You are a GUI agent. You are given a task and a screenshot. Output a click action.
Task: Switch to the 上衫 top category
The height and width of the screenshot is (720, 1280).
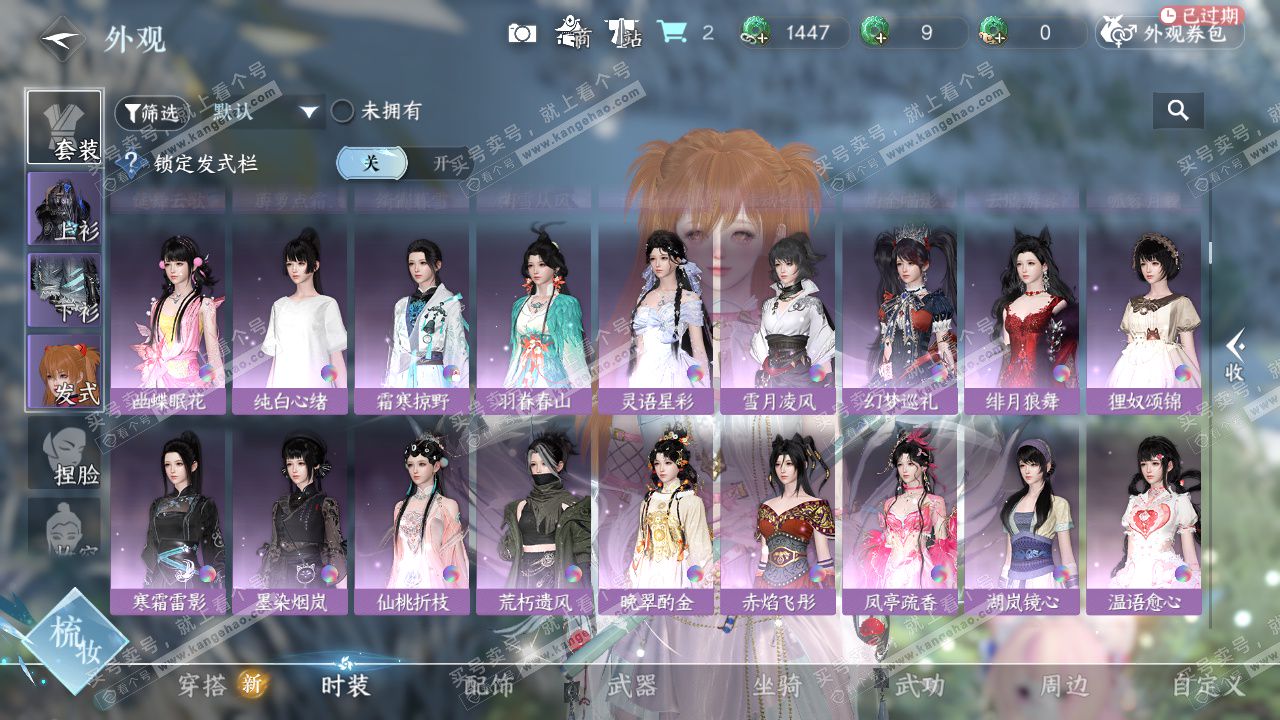pos(64,208)
